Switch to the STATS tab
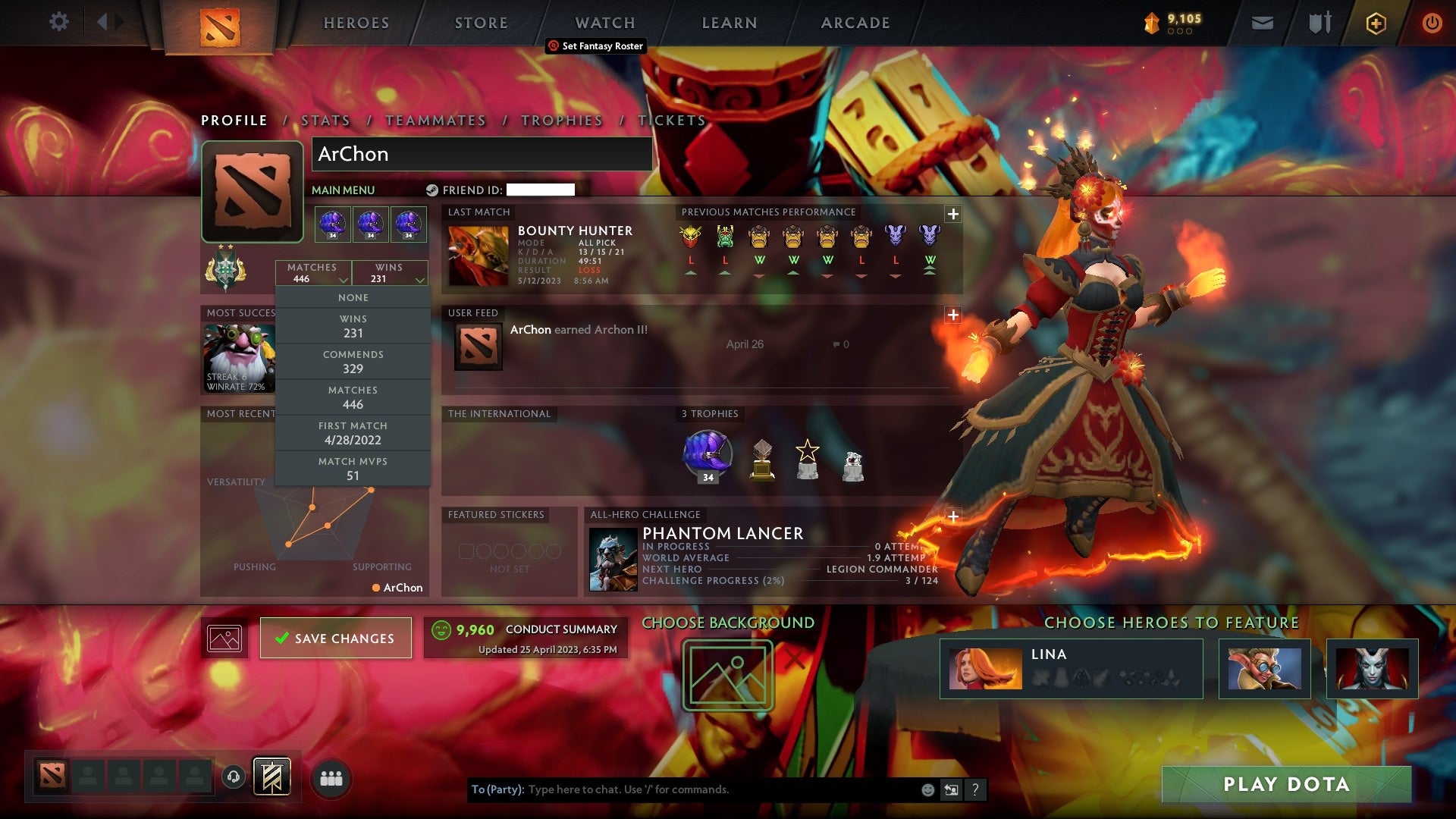Screen dimensions: 1456x819 [x=325, y=120]
